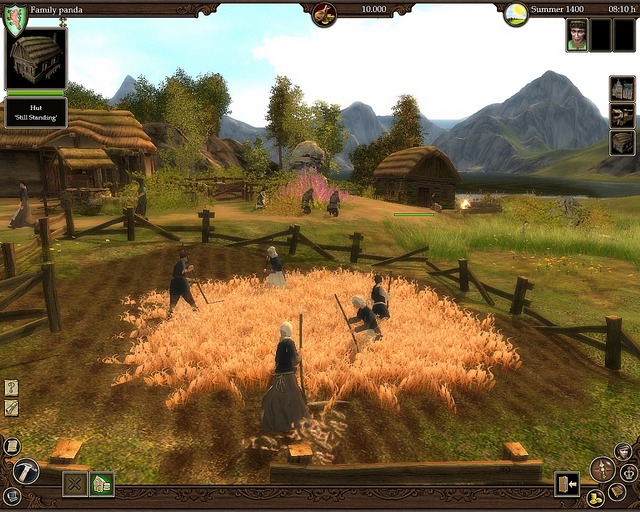Activate the hammer build button

pyautogui.click(x=27, y=470)
